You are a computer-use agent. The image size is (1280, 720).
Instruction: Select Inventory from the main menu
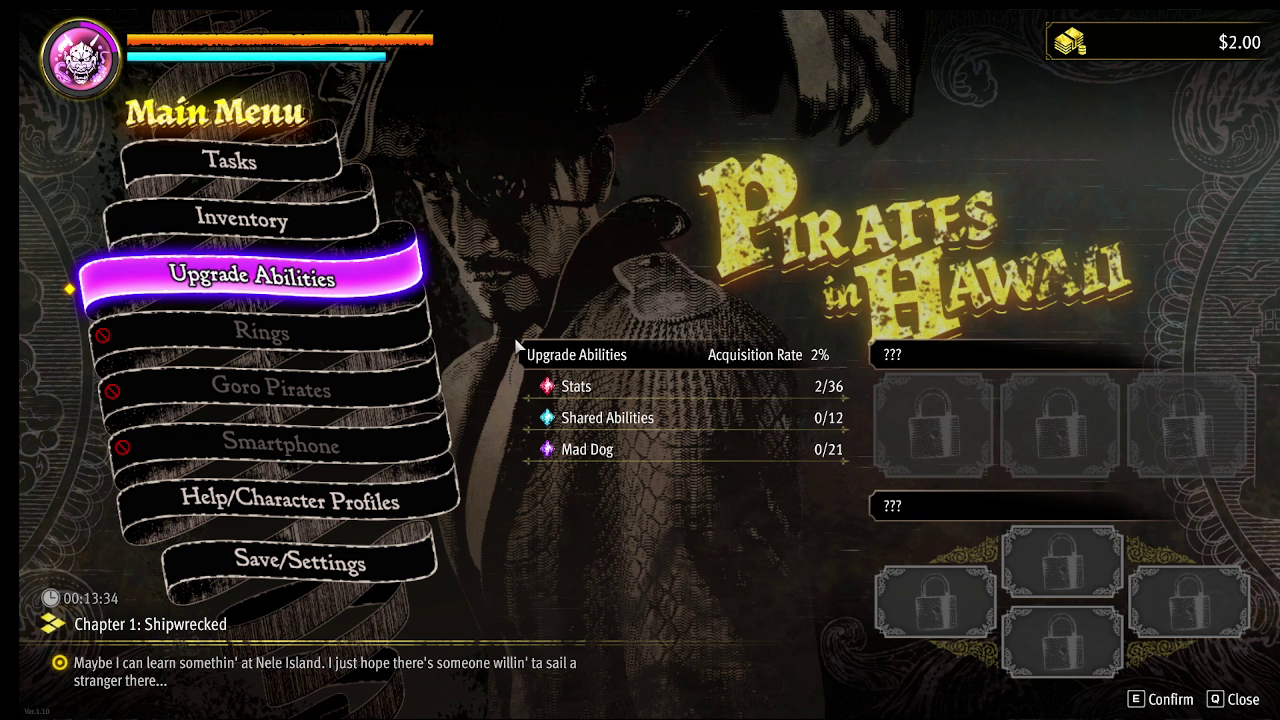pyautogui.click(x=241, y=218)
